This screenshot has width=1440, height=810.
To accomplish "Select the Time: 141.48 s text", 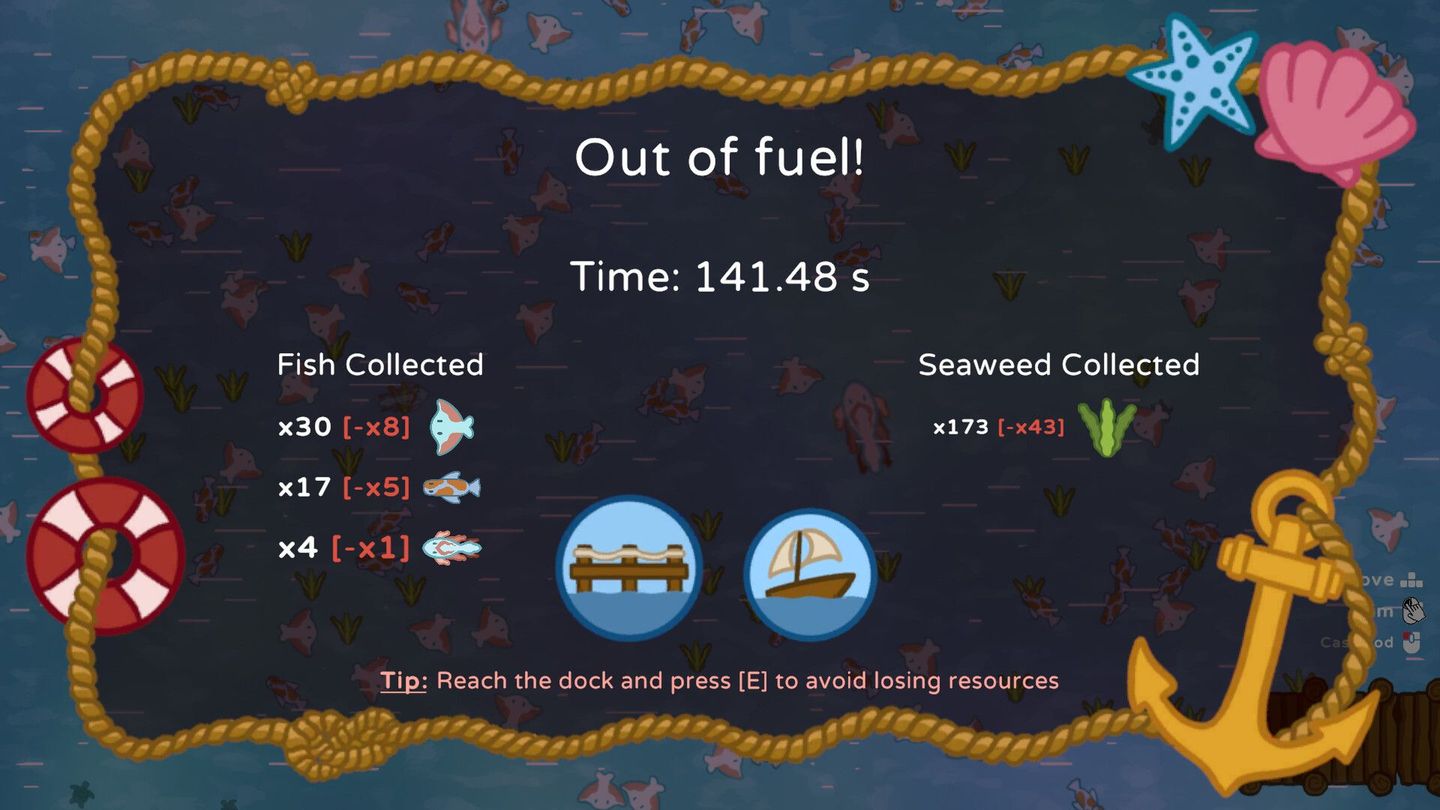I will click(719, 277).
